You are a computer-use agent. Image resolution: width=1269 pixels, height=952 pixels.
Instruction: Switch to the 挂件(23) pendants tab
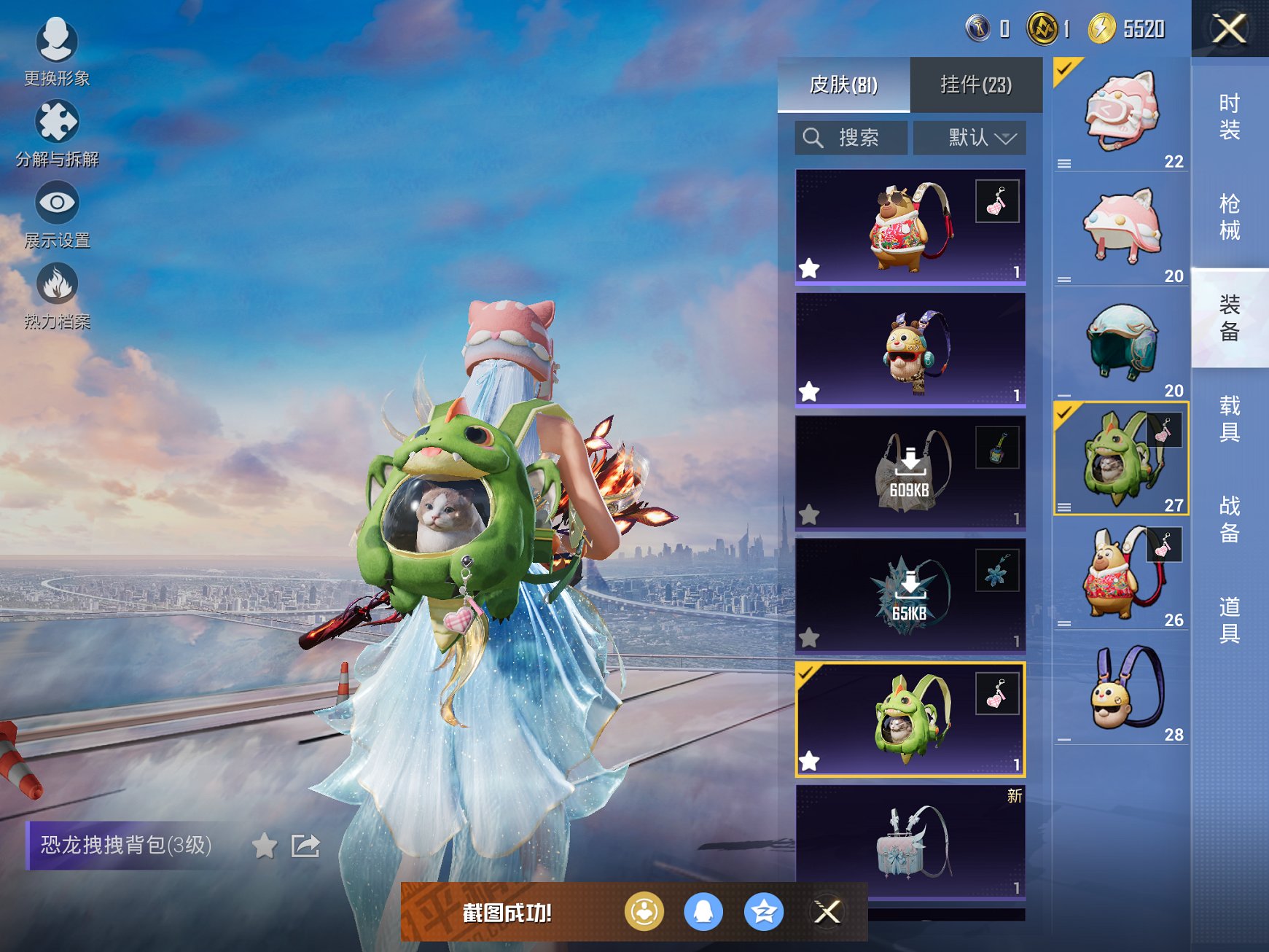coord(976,85)
